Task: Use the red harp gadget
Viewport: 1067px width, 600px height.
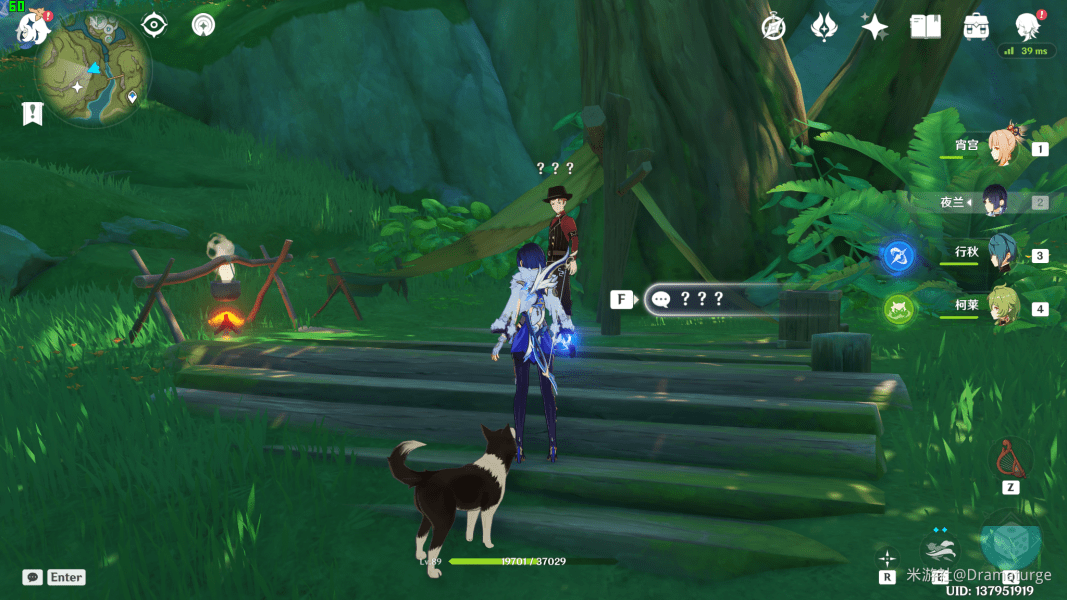Action: tap(1010, 459)
